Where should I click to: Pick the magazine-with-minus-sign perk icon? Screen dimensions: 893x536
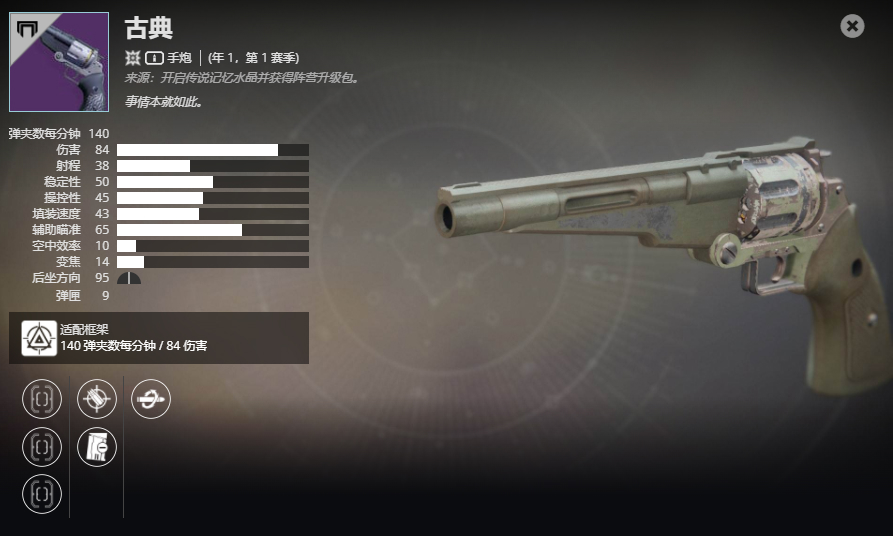(97, 447)
